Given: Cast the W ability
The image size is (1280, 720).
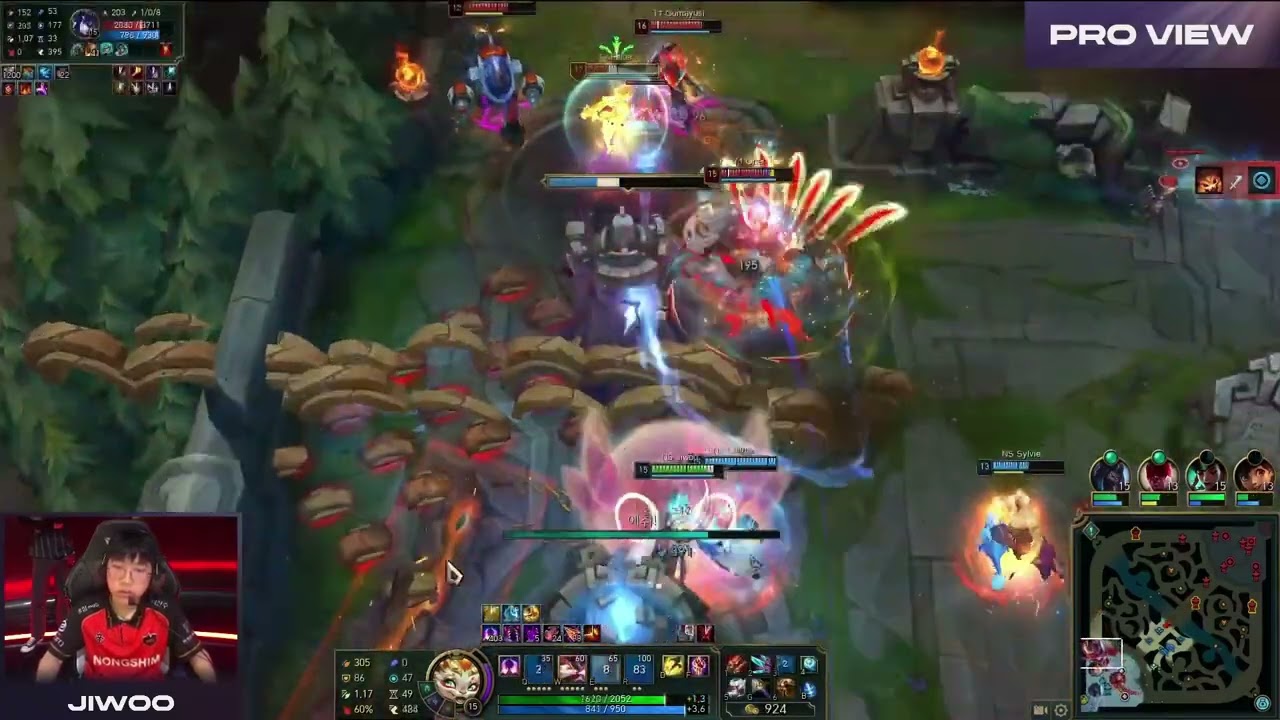Looking at the screenshot, I should pos(572,668).
